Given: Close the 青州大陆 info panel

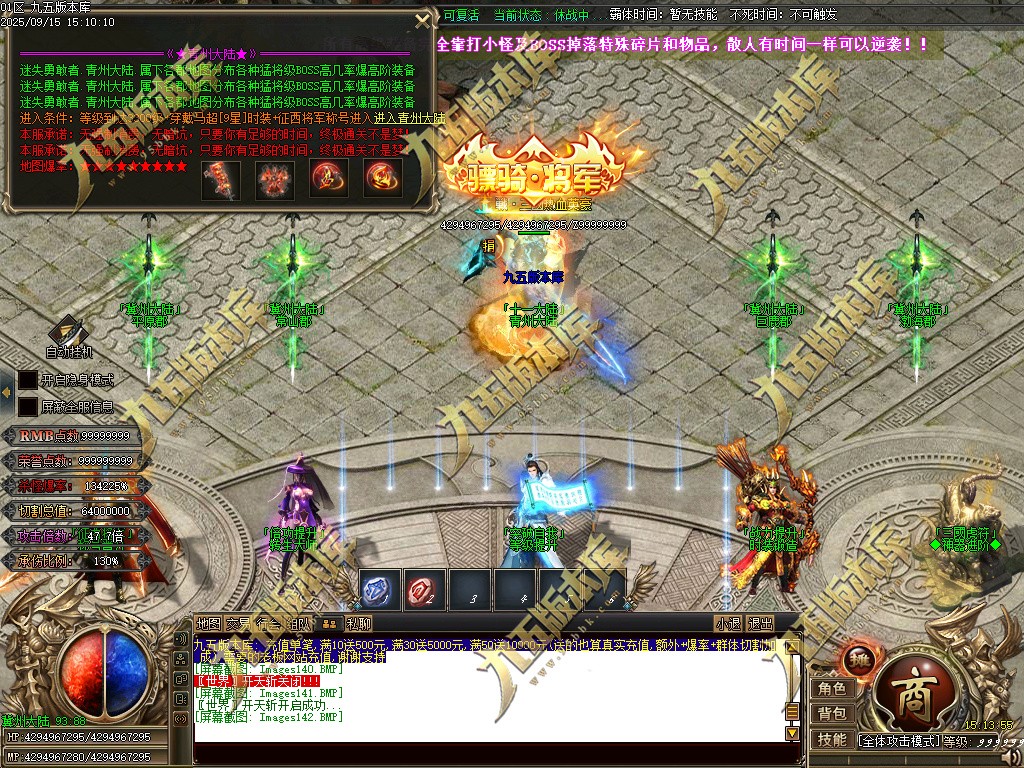Looking at the screenshot, I should click(422, 19).
